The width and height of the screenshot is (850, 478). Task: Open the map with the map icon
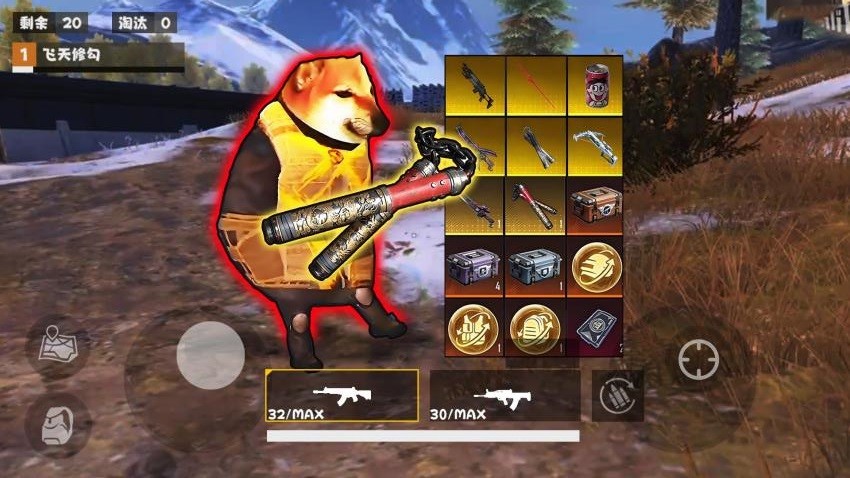55,347
